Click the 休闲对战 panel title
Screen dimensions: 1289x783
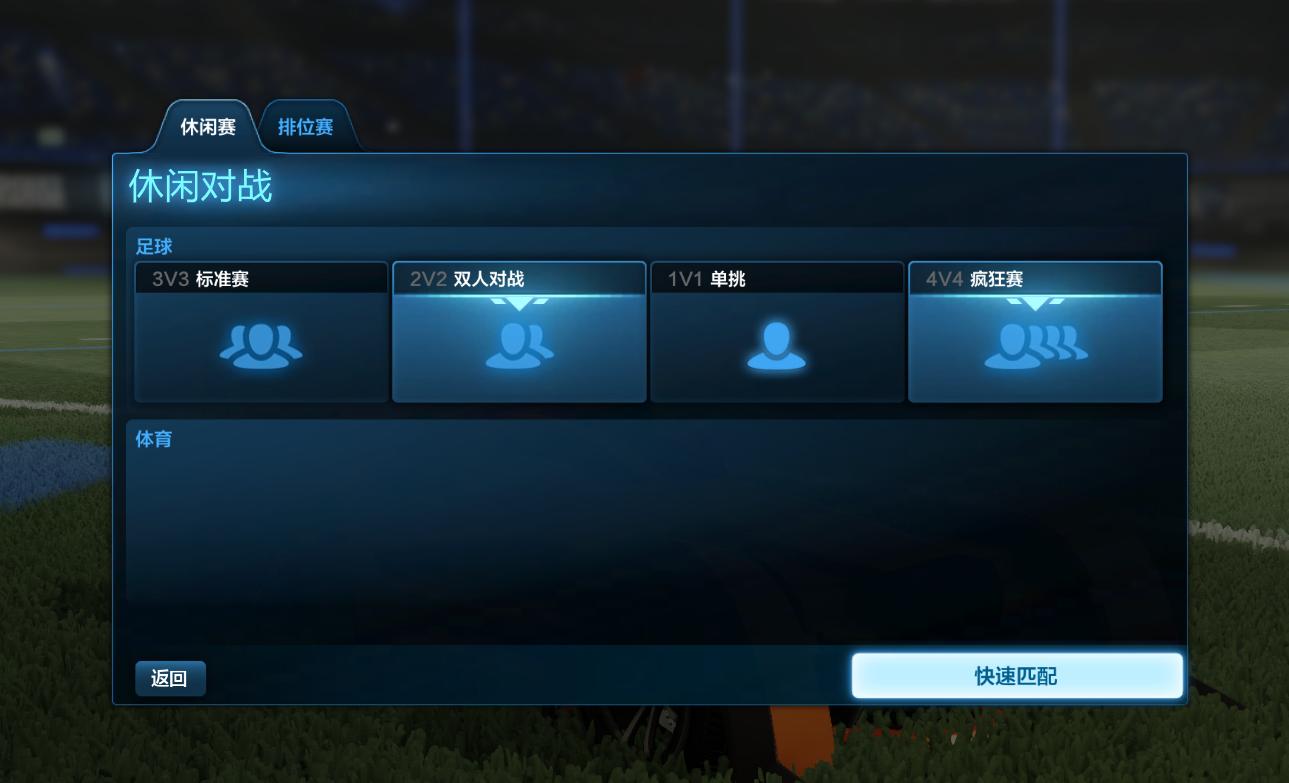(x=199, y=186)
